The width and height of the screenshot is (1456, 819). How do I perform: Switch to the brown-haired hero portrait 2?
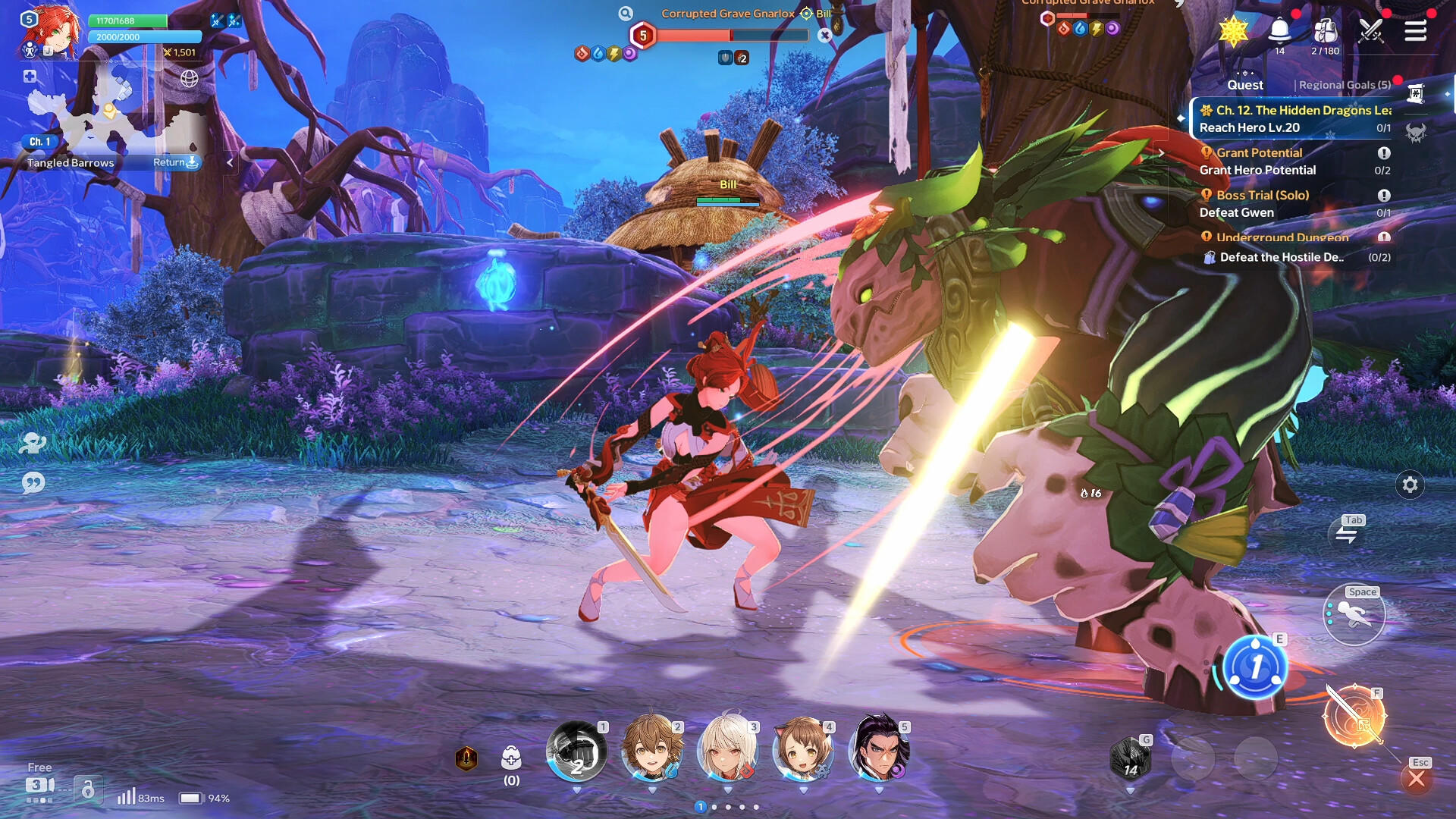651,750
